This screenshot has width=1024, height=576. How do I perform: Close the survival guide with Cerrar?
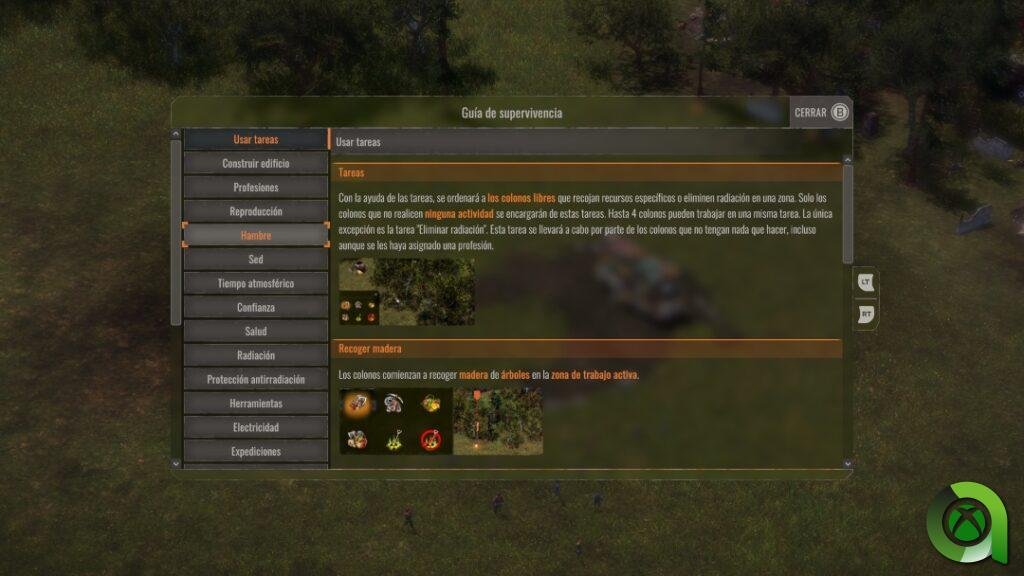821,112
